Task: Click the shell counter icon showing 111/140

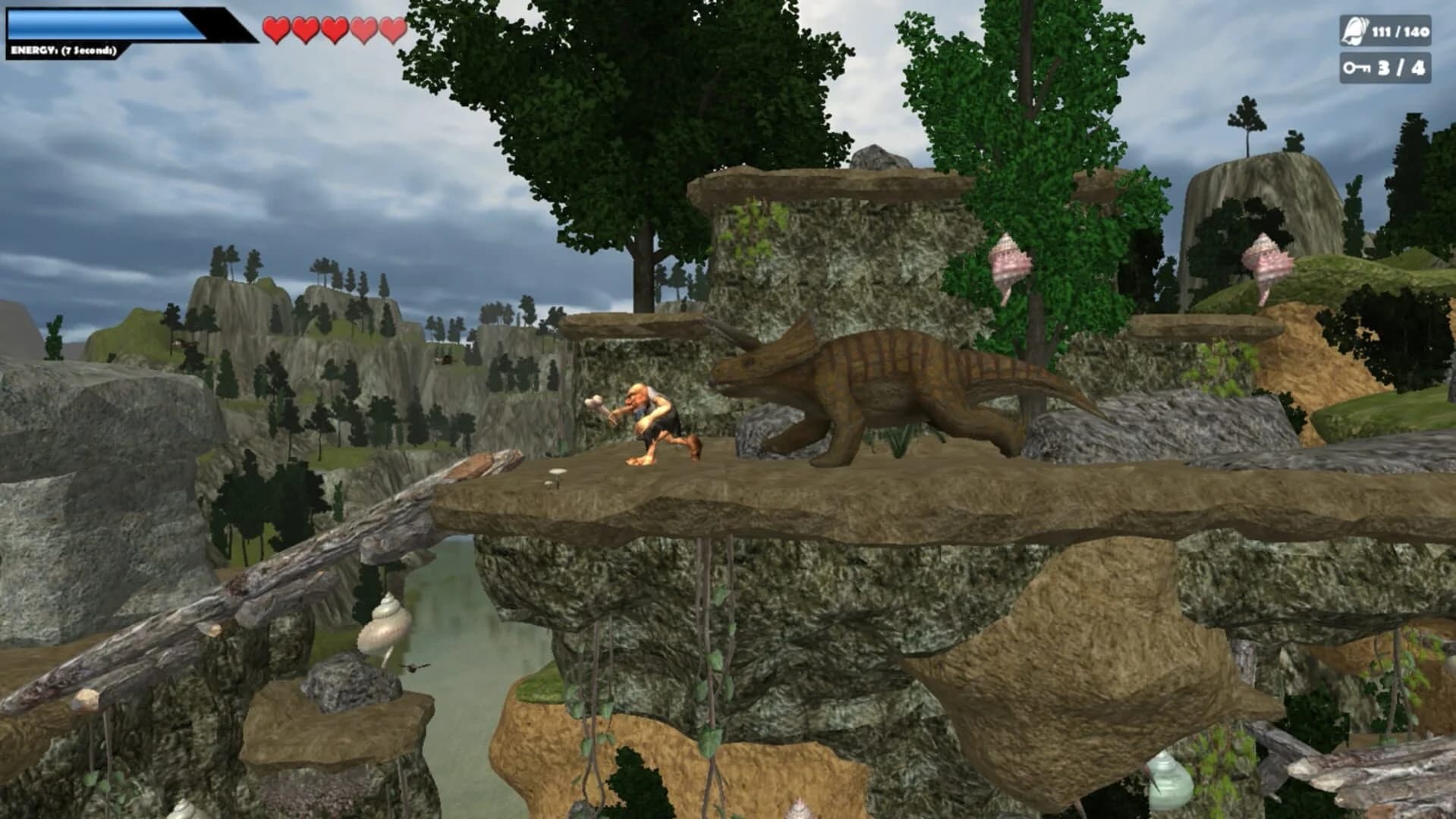Action: pyautogui.click(x=1354, y=33)
